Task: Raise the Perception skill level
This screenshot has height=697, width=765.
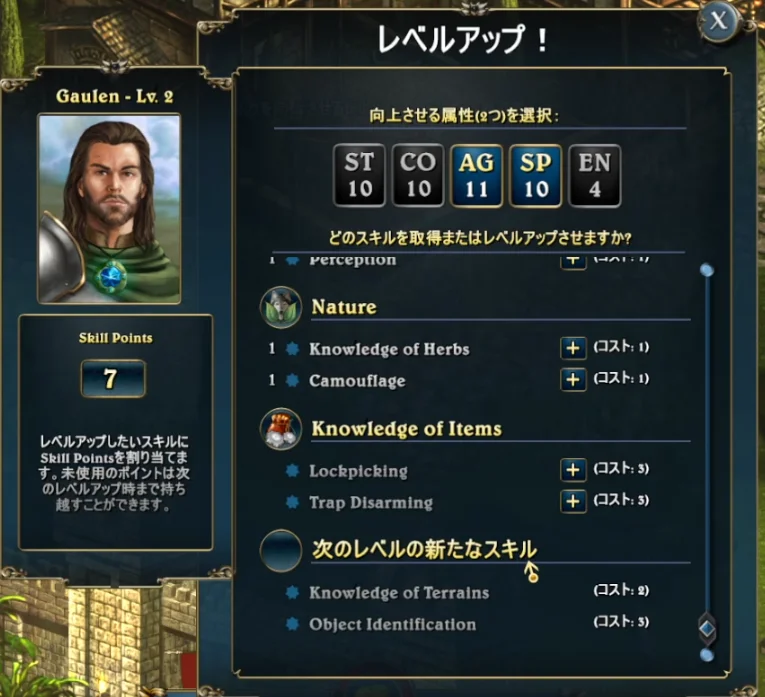Action: pos(572,261)
